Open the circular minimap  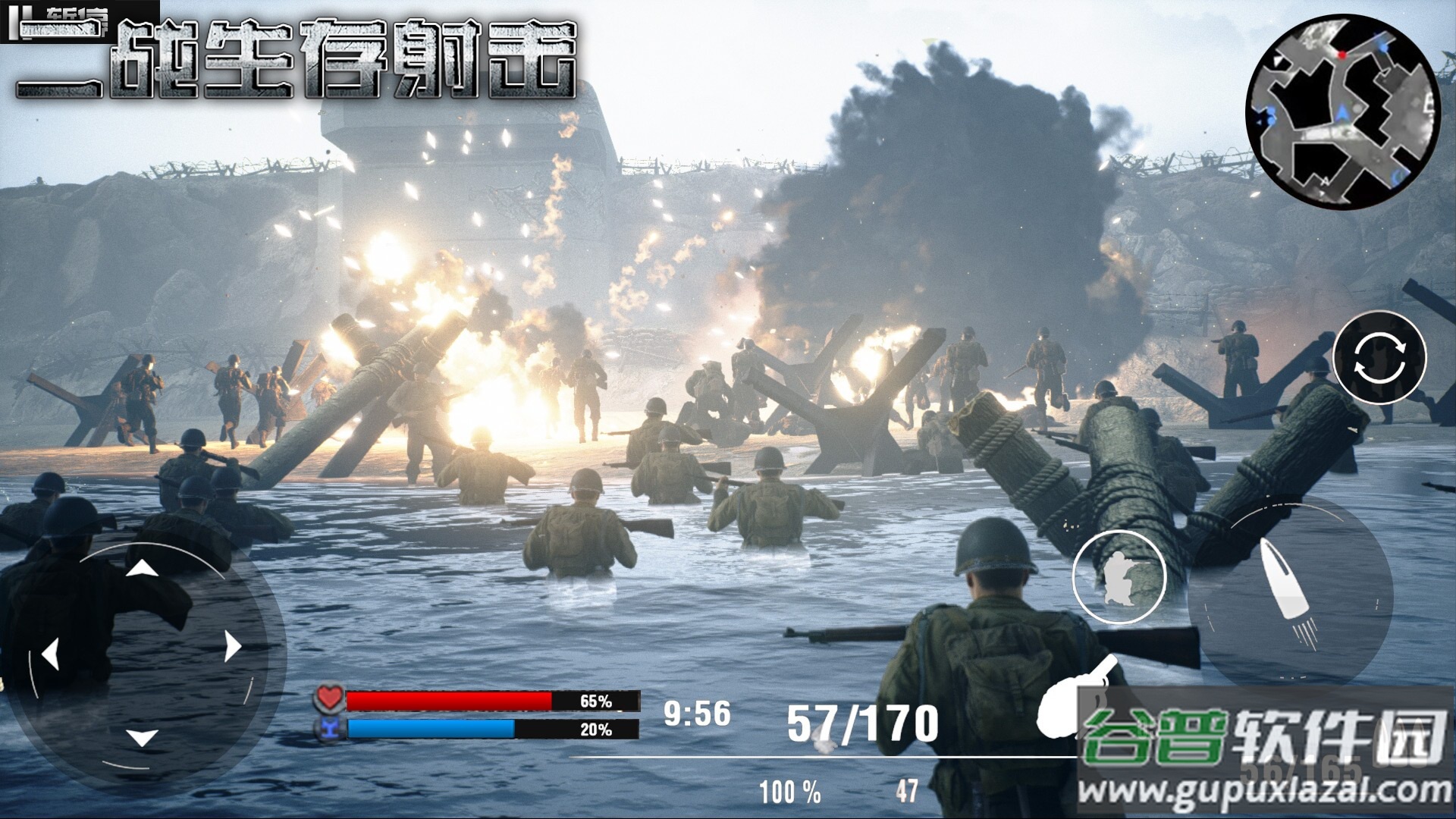1343,112
